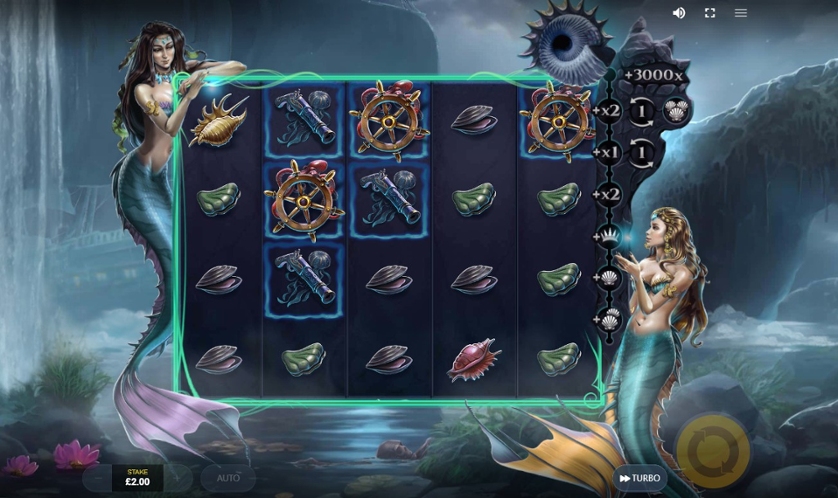
Task: Open the Auto spin options
Action: [228, 478]
